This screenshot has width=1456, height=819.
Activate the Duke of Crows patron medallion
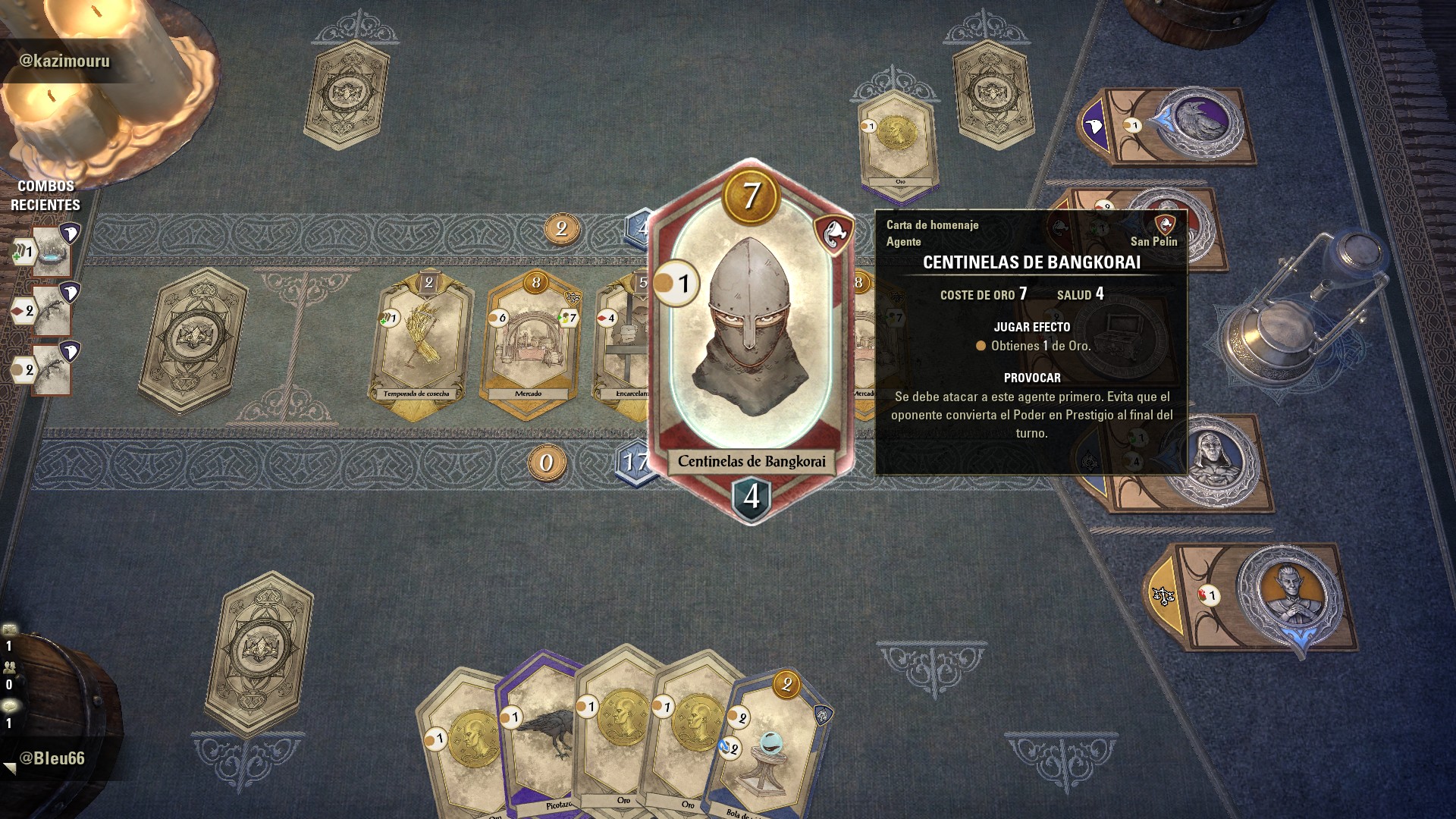click(x=1197, y=123)
